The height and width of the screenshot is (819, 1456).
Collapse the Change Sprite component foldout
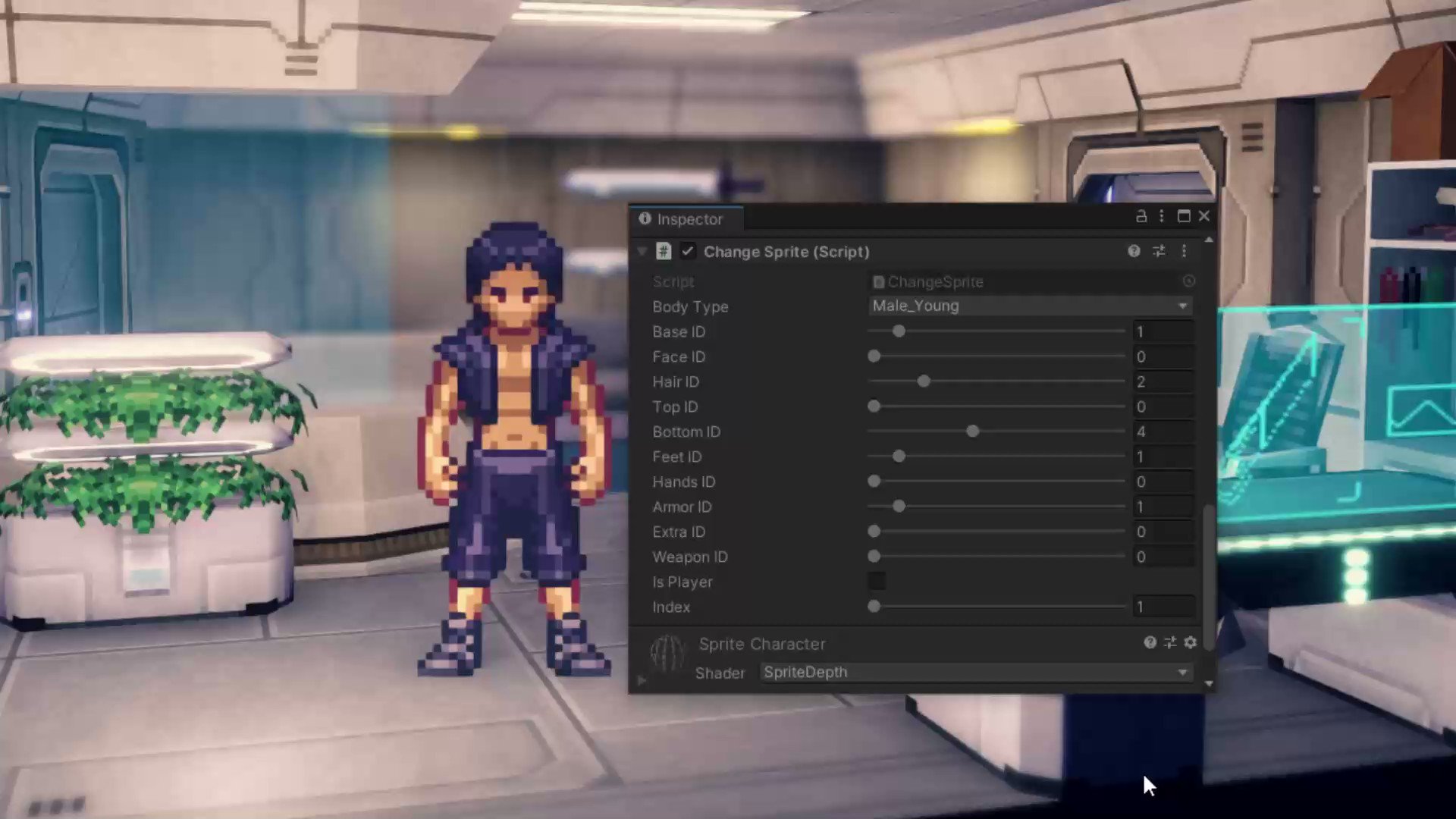coord(642,251)
